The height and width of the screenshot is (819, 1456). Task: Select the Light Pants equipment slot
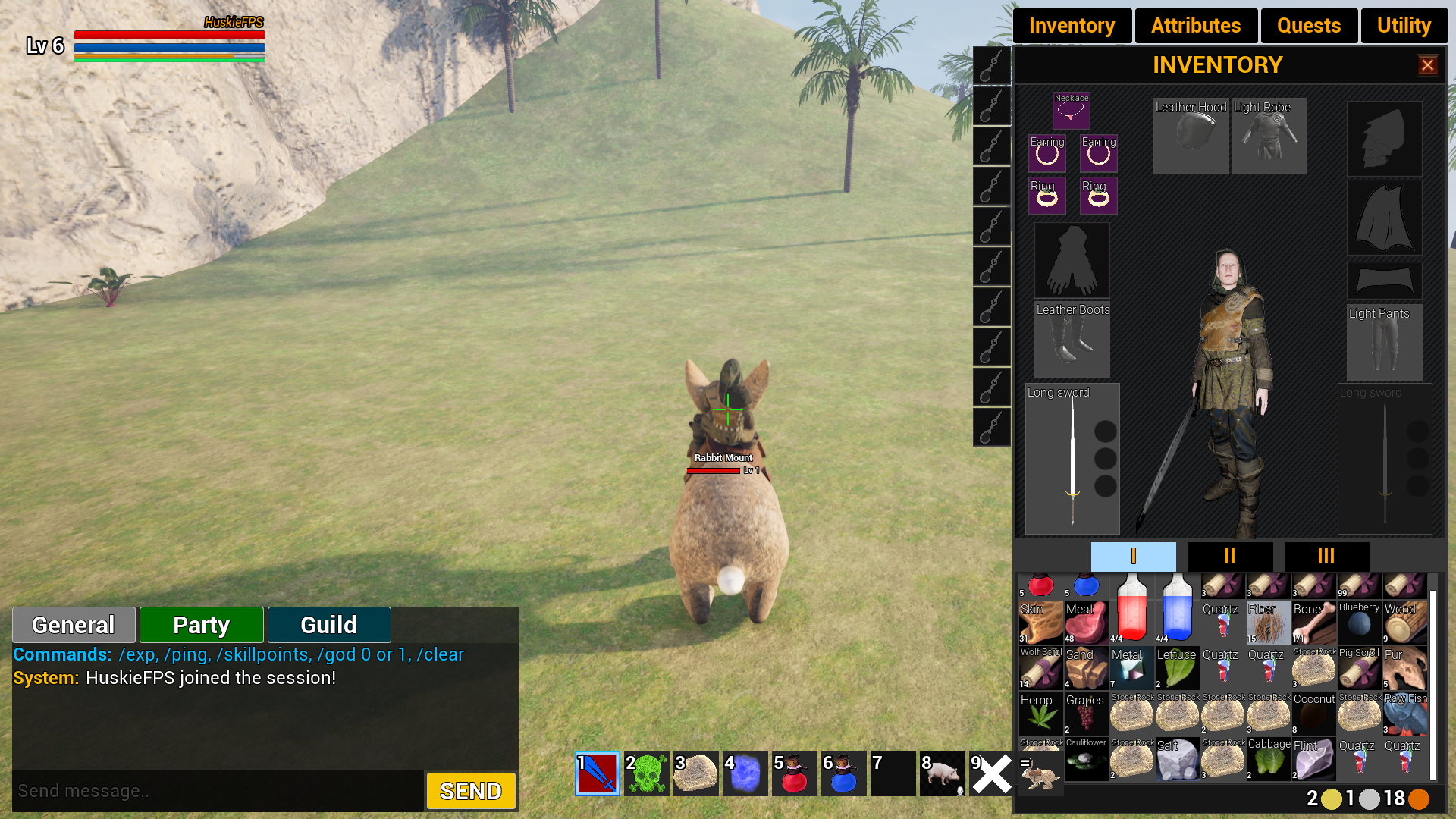(x=1384, y=342)
